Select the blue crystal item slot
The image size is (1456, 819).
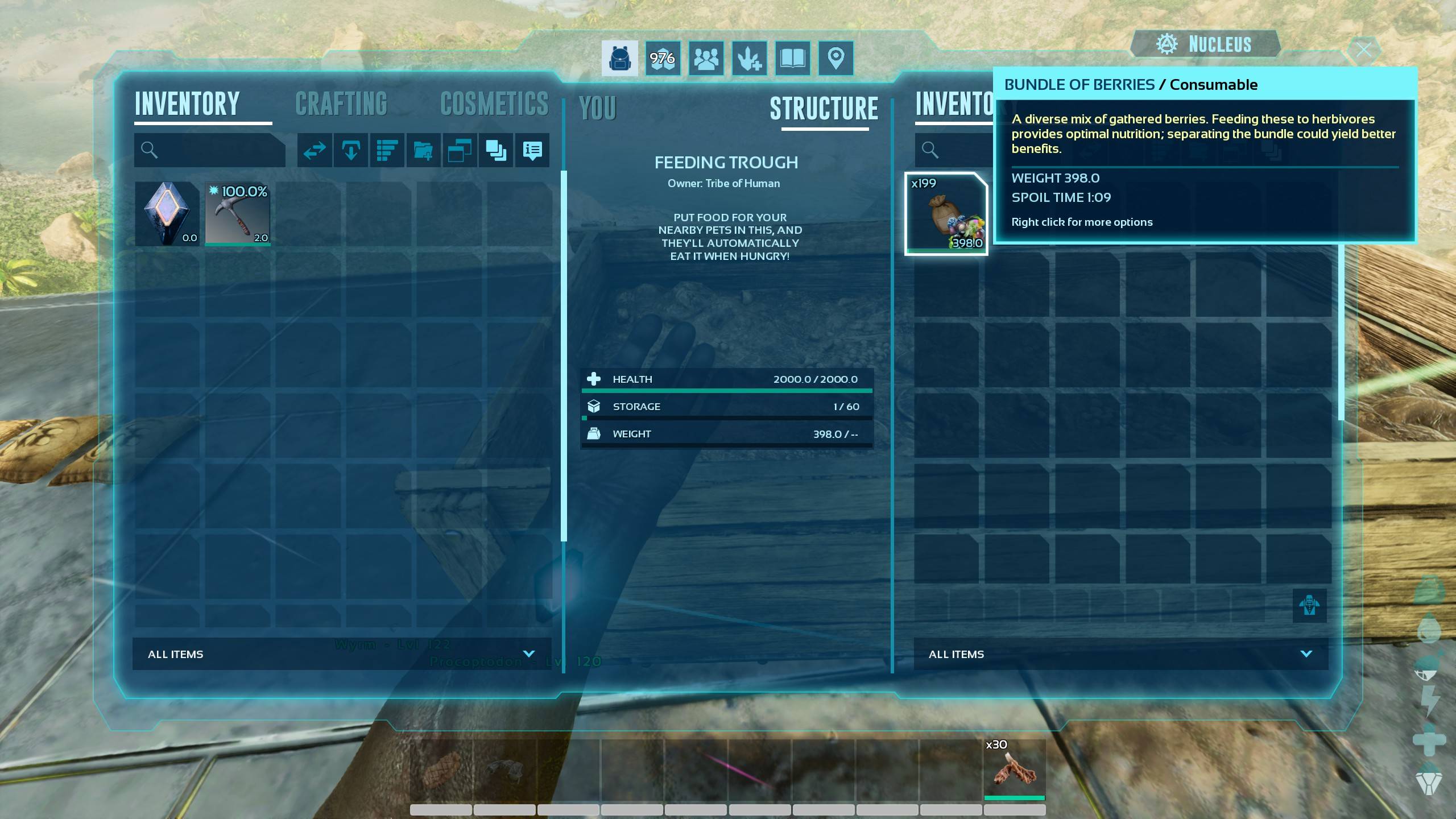[x=167, y=214]
